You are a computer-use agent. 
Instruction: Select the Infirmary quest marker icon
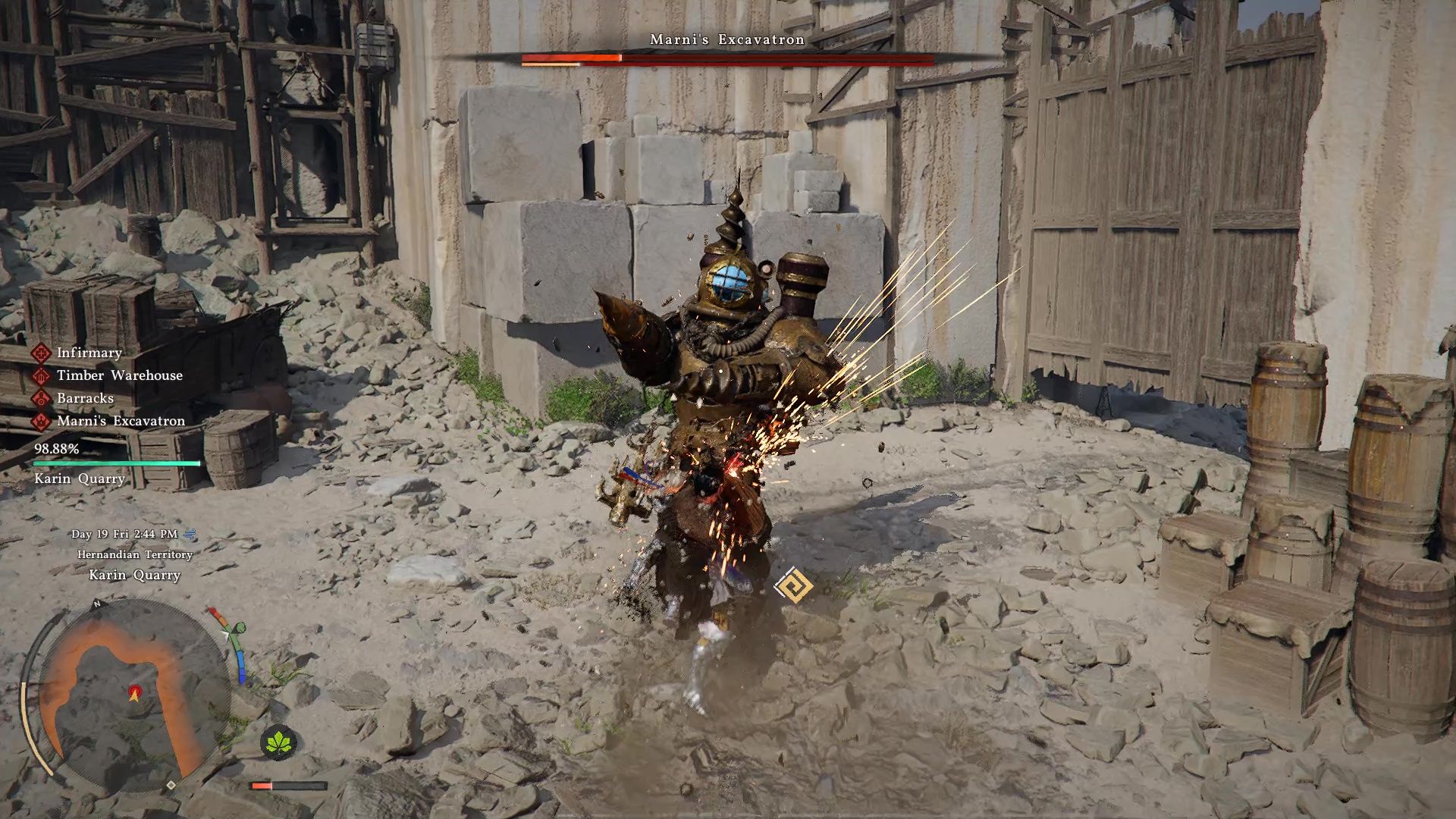(42, 352)
